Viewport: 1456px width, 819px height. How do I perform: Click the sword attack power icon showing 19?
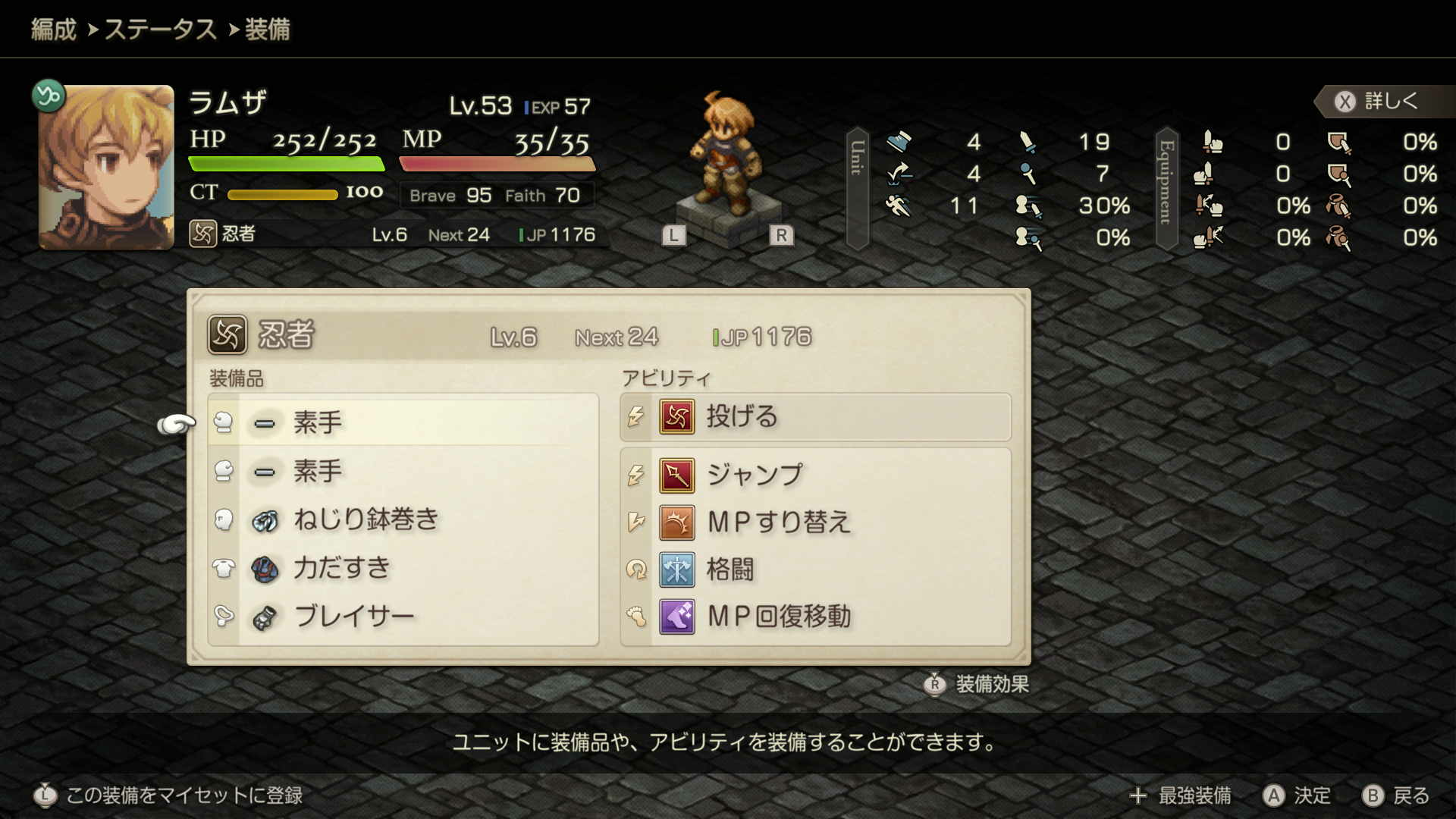pyautogui.click(x=1027, y=143)
